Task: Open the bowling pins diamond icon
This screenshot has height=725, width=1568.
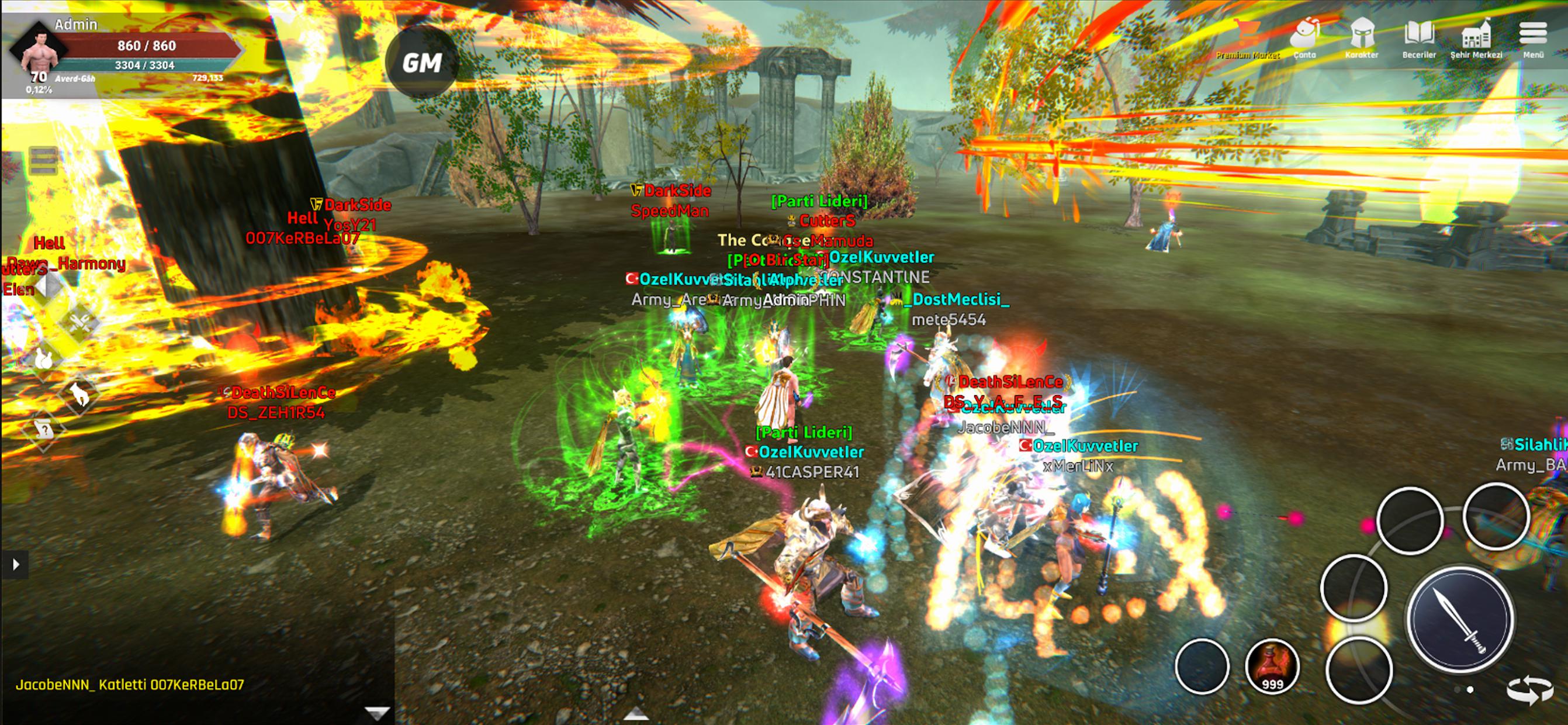Action: click(x=44, y=359)
